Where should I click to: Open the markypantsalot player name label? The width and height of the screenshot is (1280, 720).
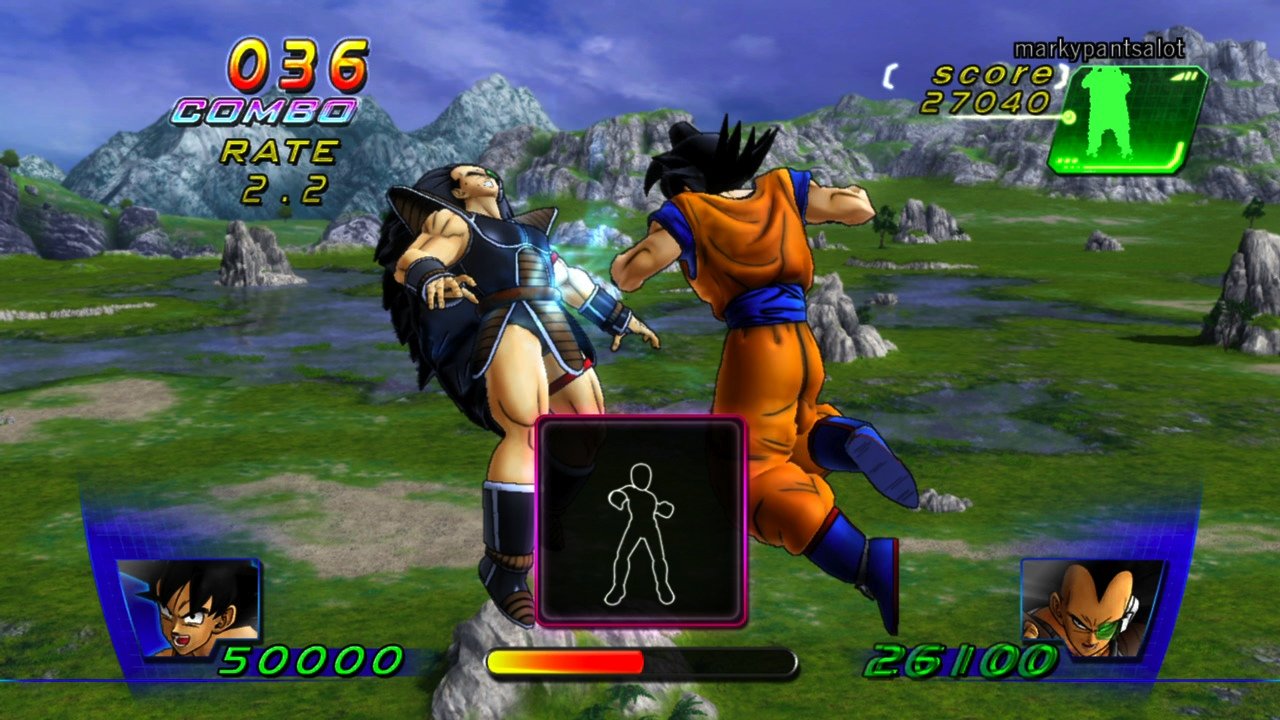point(1098,47)
